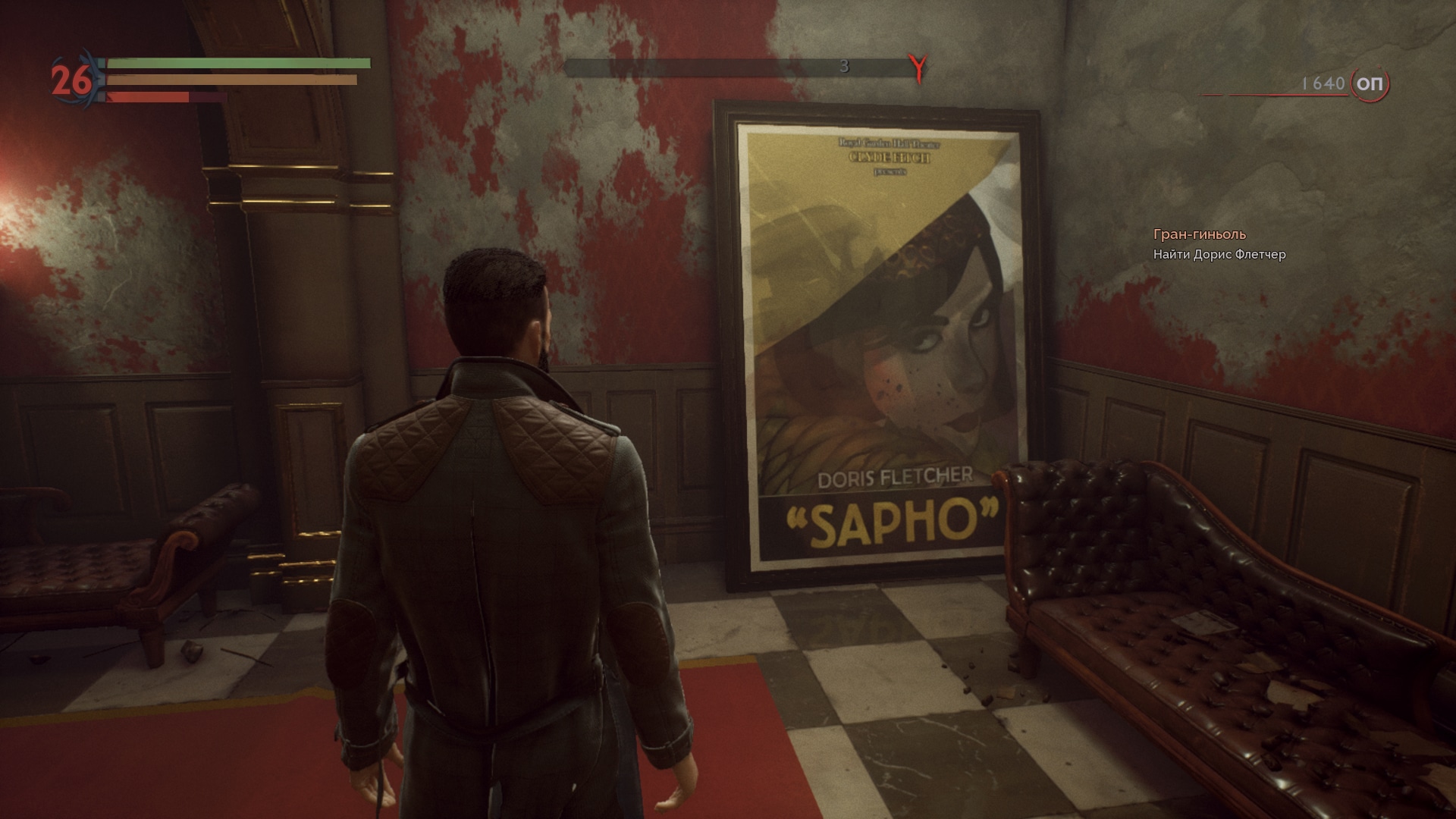Toggle the quest title Гран-гиньоль

(1200, 235)
